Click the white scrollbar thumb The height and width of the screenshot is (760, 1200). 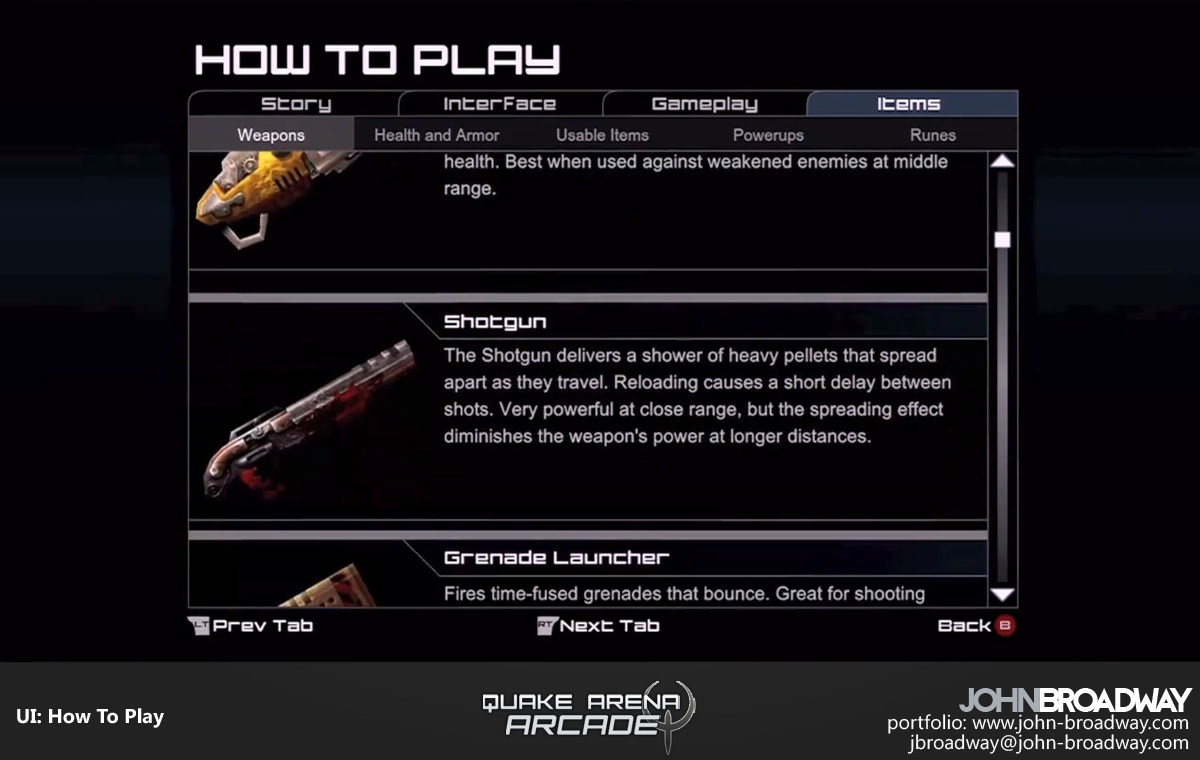(1002, 240)
